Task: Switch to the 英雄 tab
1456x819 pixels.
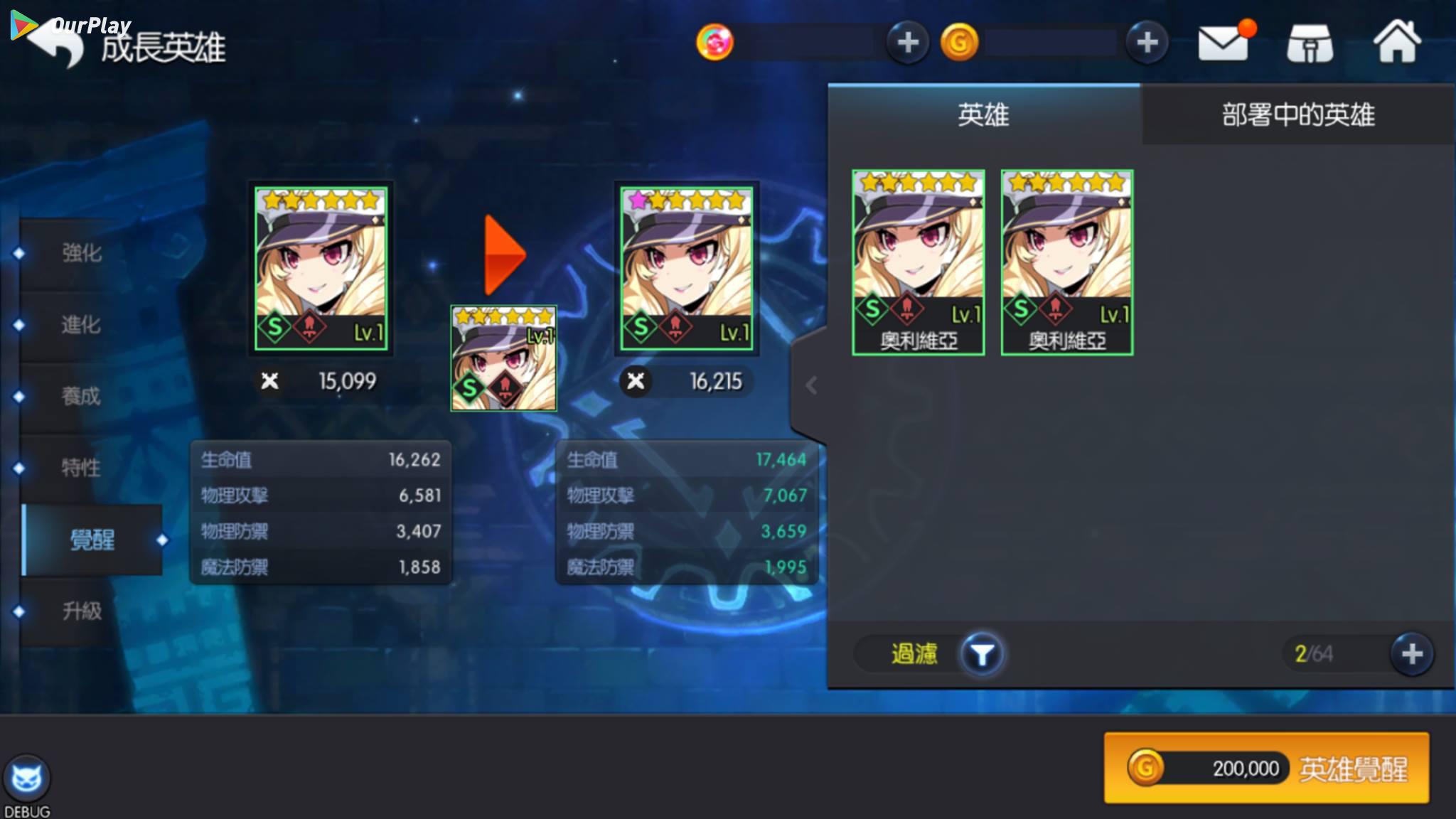Action: coord(983,115)
